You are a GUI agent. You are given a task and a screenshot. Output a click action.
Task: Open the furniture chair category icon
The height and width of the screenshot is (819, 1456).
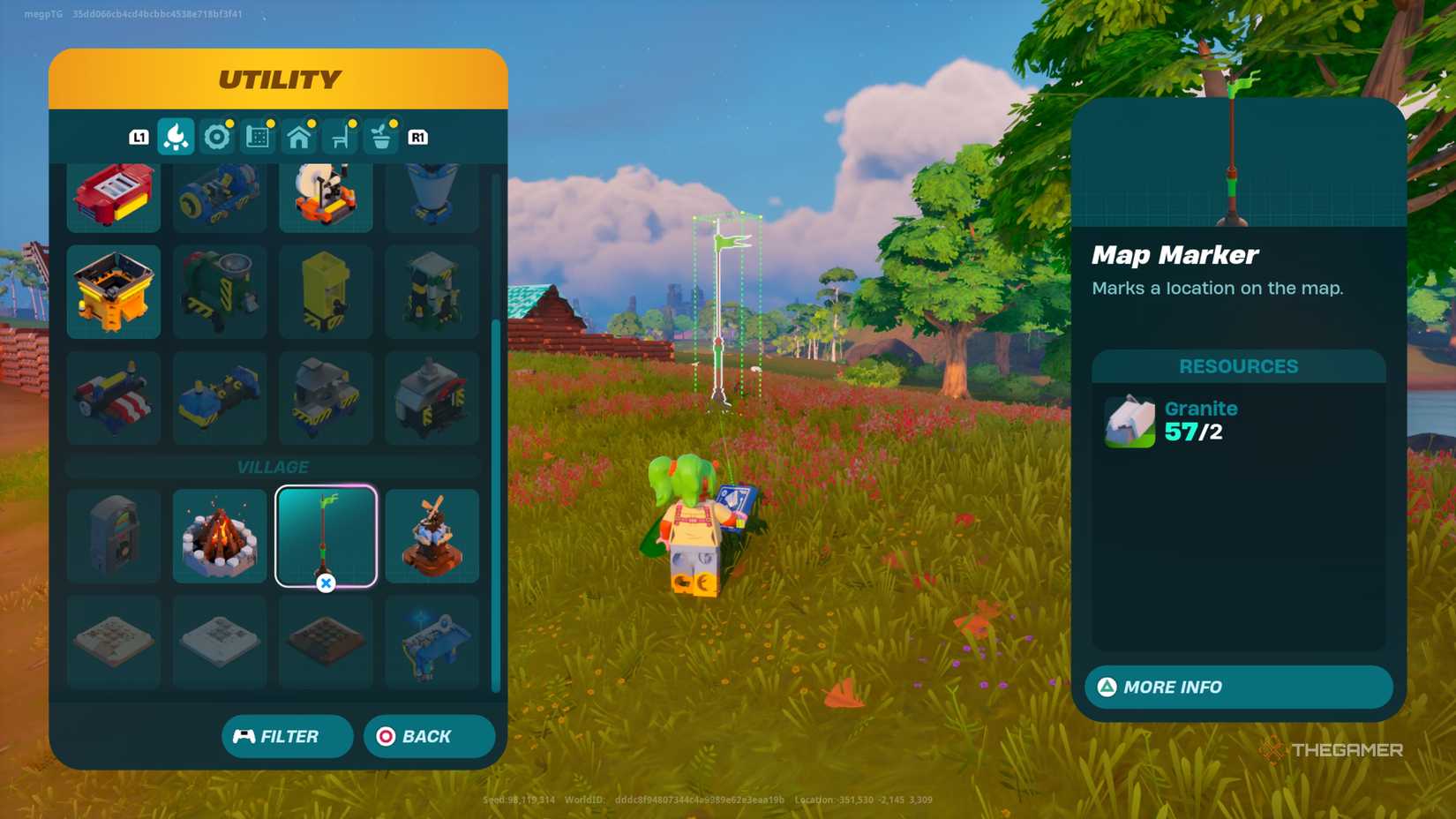[x=341, y=137]
